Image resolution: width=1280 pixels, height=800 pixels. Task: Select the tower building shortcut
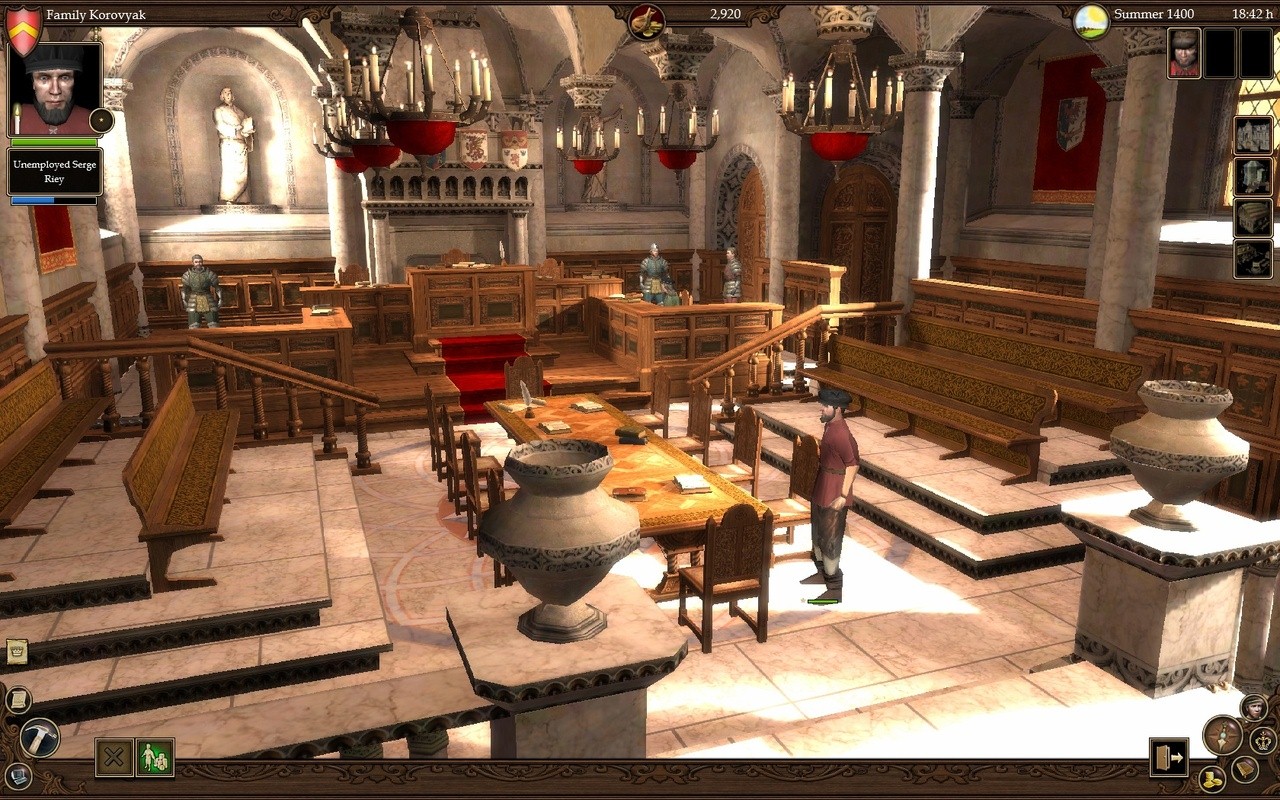click(x=1252, y=177)
